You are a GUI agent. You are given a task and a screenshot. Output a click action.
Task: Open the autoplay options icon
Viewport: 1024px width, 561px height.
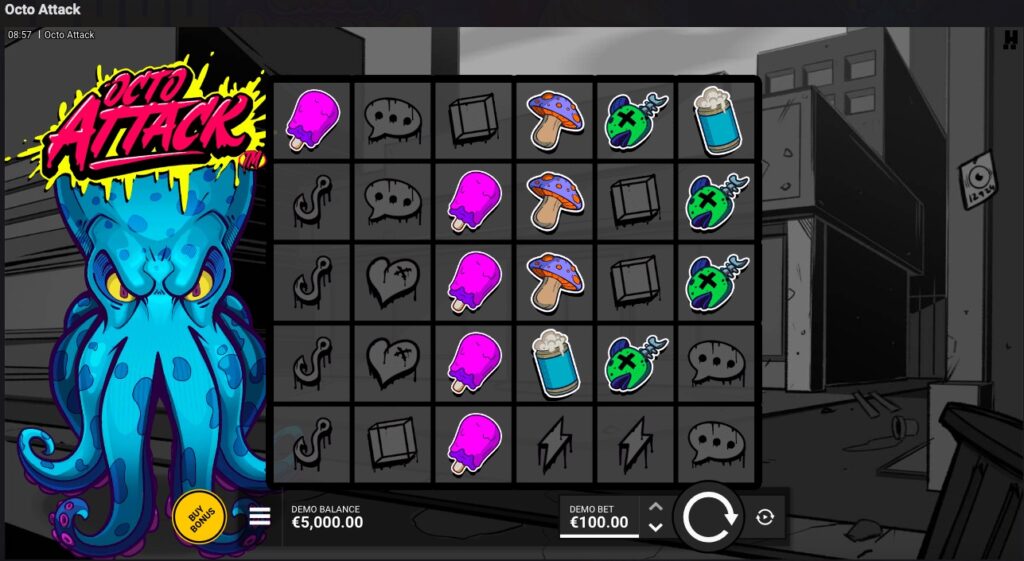coord(765,517)
